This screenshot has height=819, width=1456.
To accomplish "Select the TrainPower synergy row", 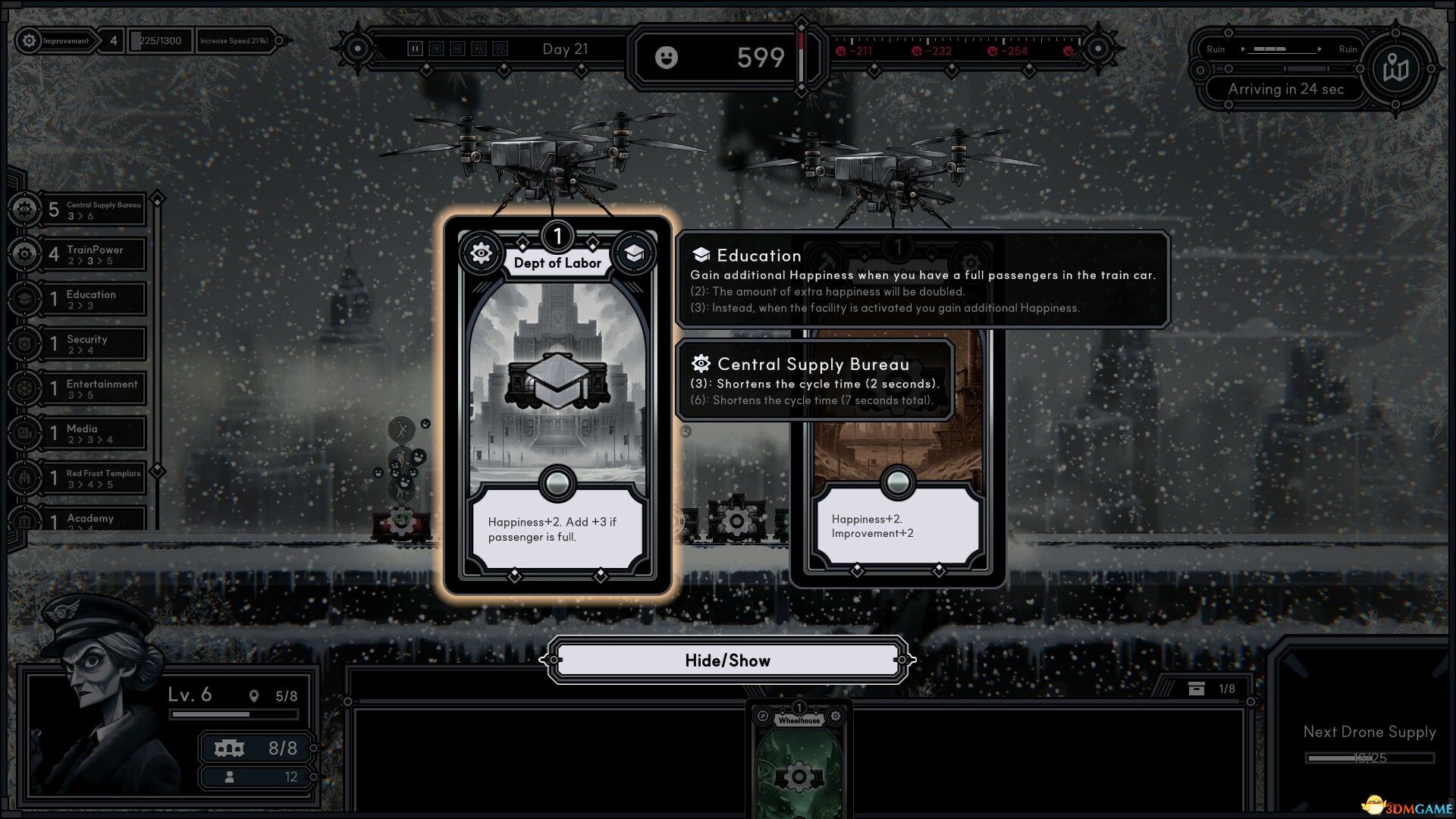I will (91, 255).
